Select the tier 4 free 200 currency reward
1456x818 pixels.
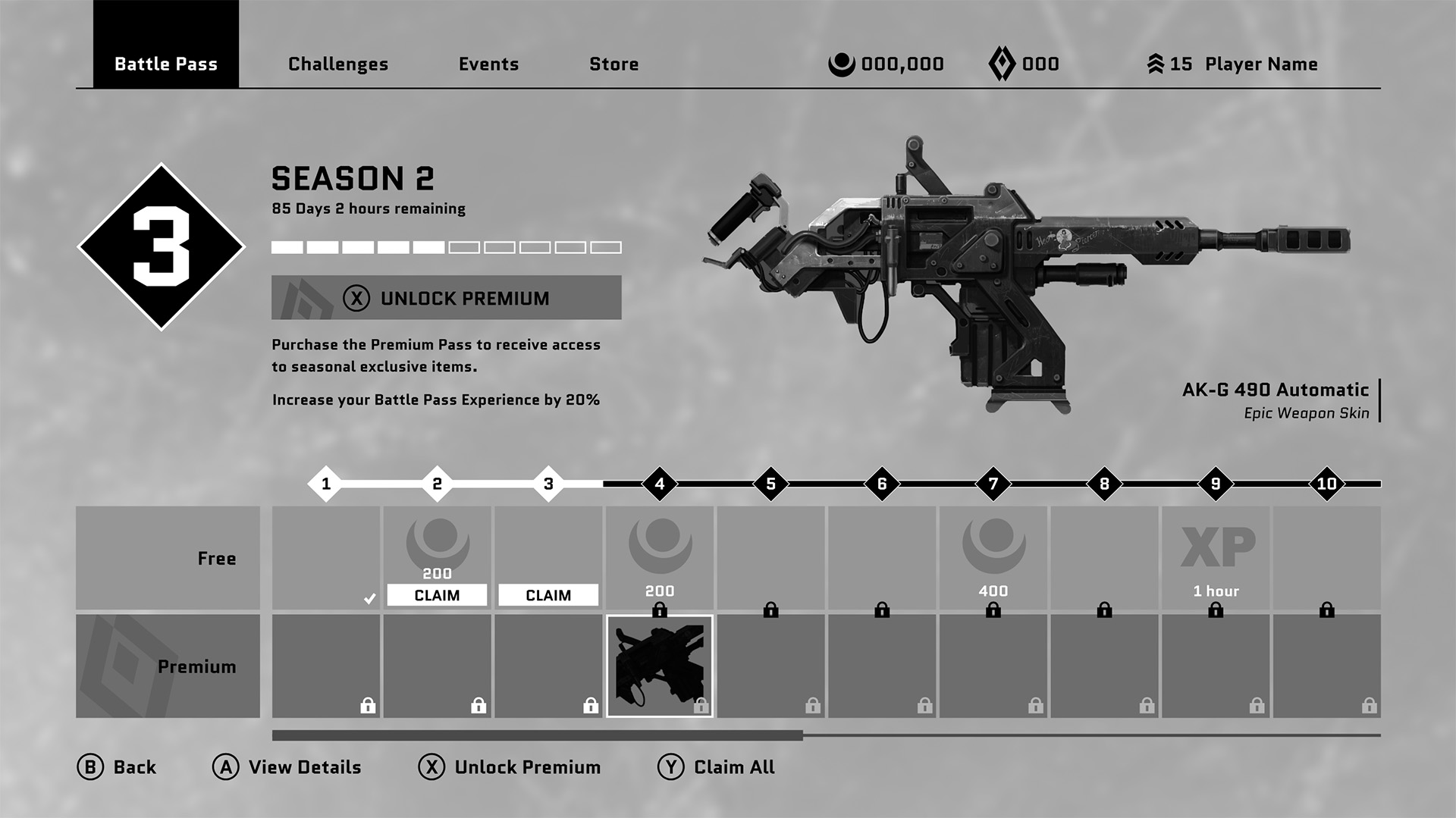pyautogui.click(x=659, y=558)
